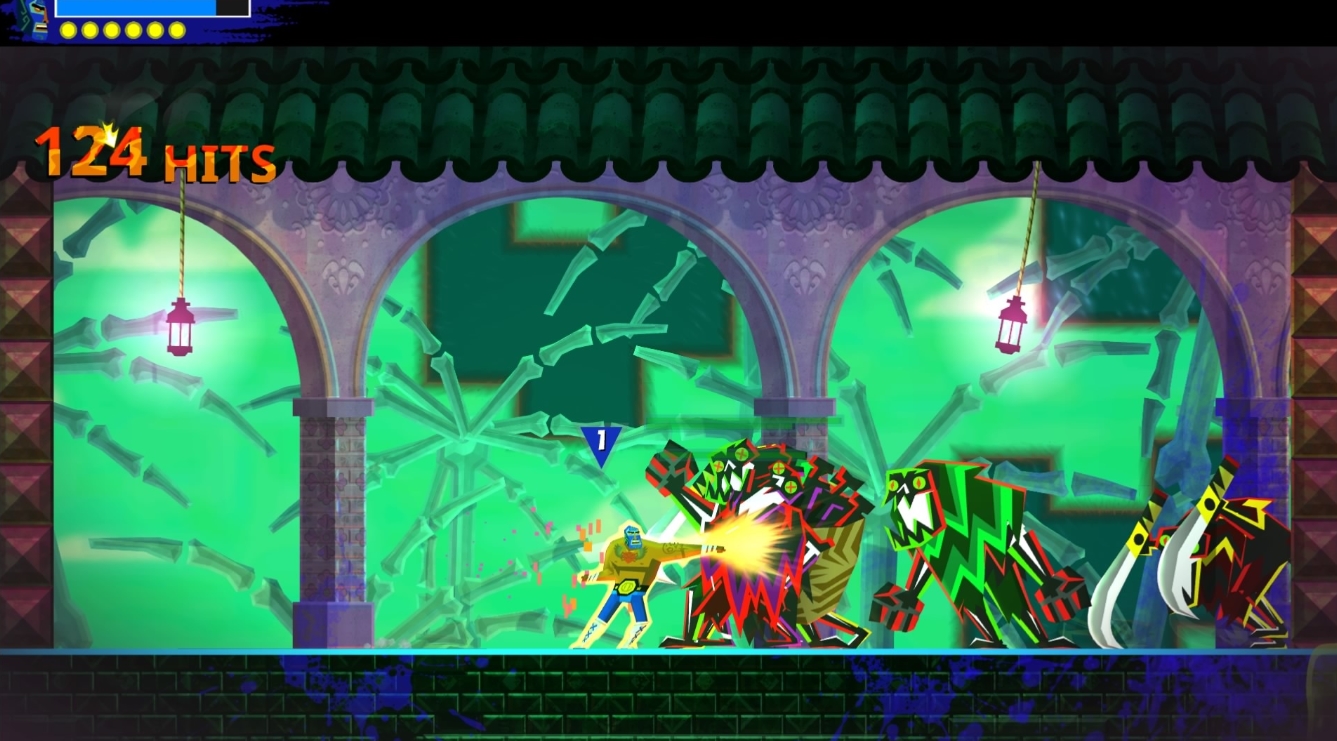Click the flaming 124 combo number

tap(90, 152)
